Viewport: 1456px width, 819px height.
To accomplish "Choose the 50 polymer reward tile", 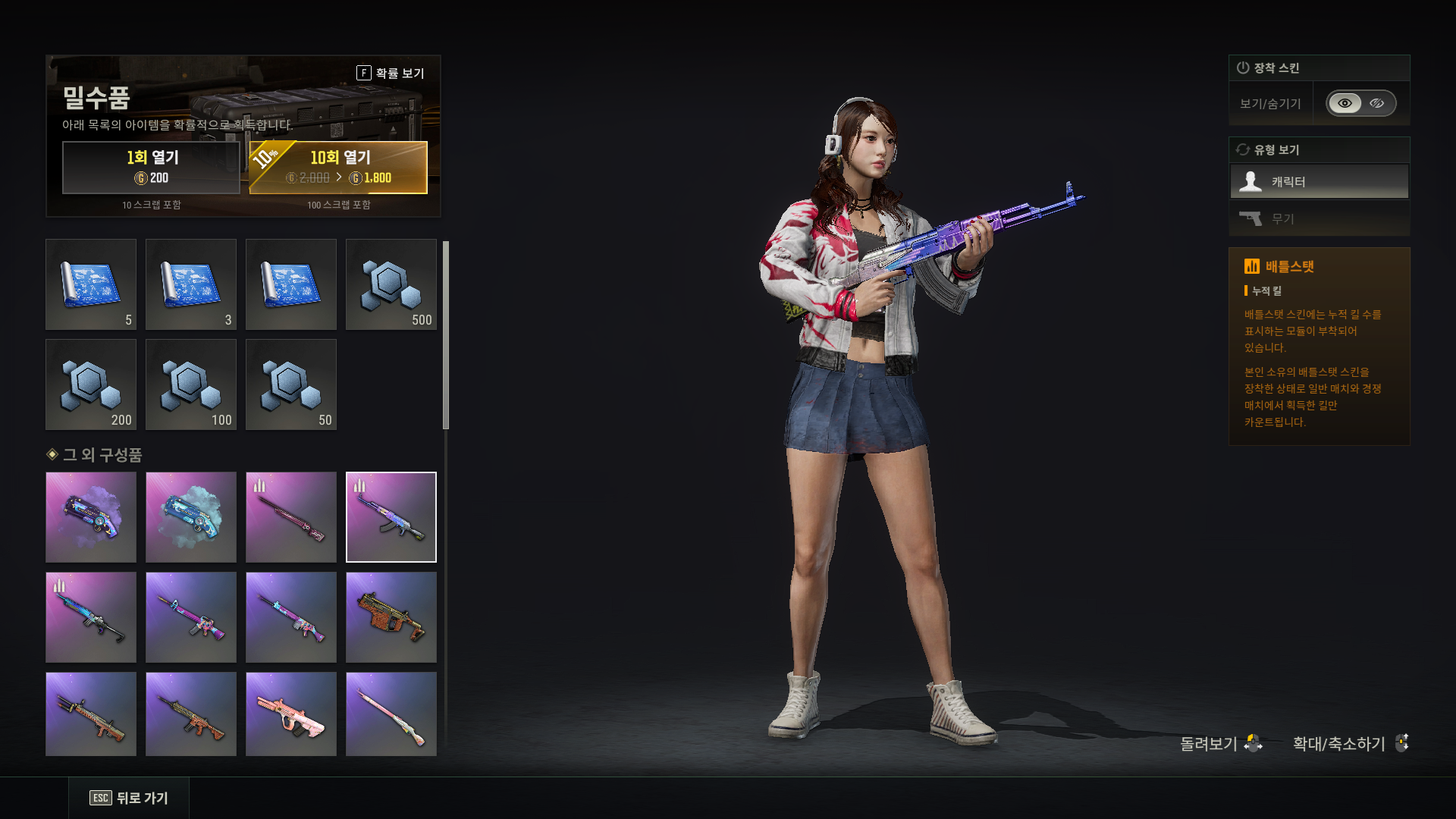I will click(291, 384).
